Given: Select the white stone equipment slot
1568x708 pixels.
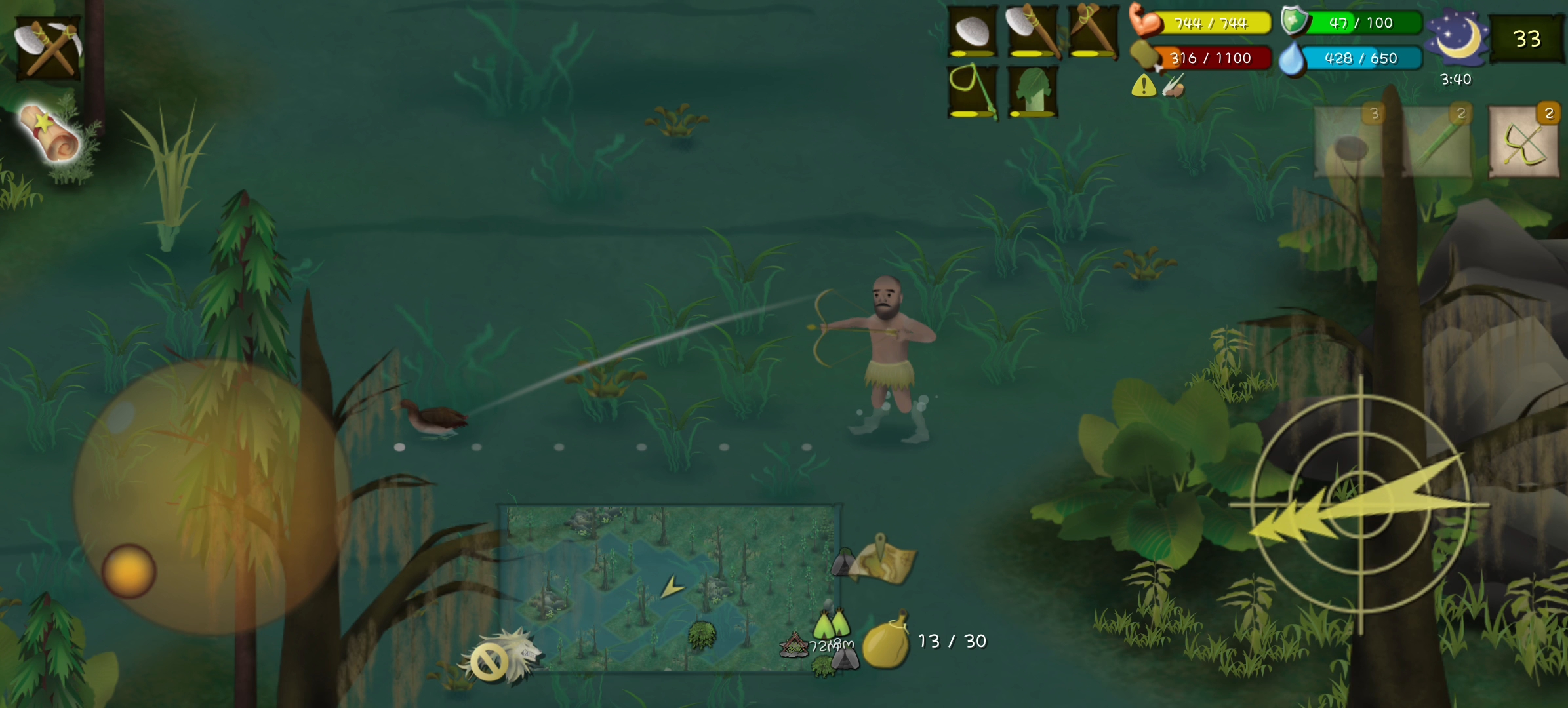Looking at the screenshot, I should point(973,31).
